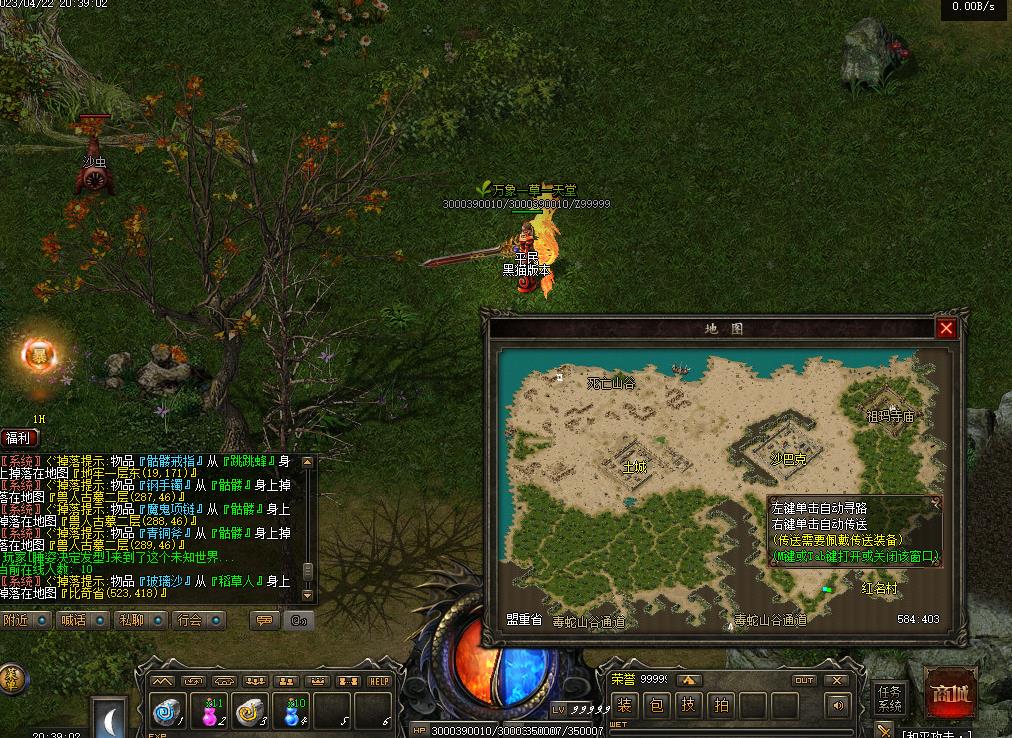Toggle the 私聊 private chat channel
The height and width of the screenshot is (738, 1012).
point(141,620)
